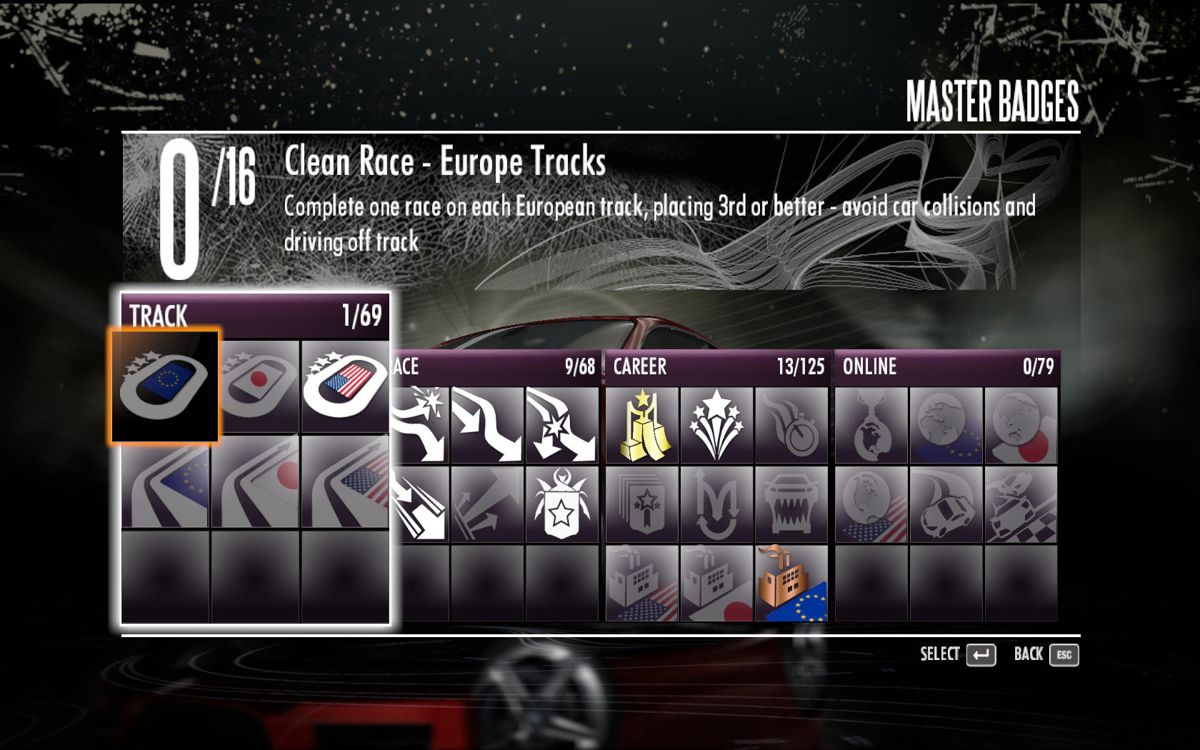Select the toothed monster car badge
1200x750 pixels.
click(x=793, y=503)
